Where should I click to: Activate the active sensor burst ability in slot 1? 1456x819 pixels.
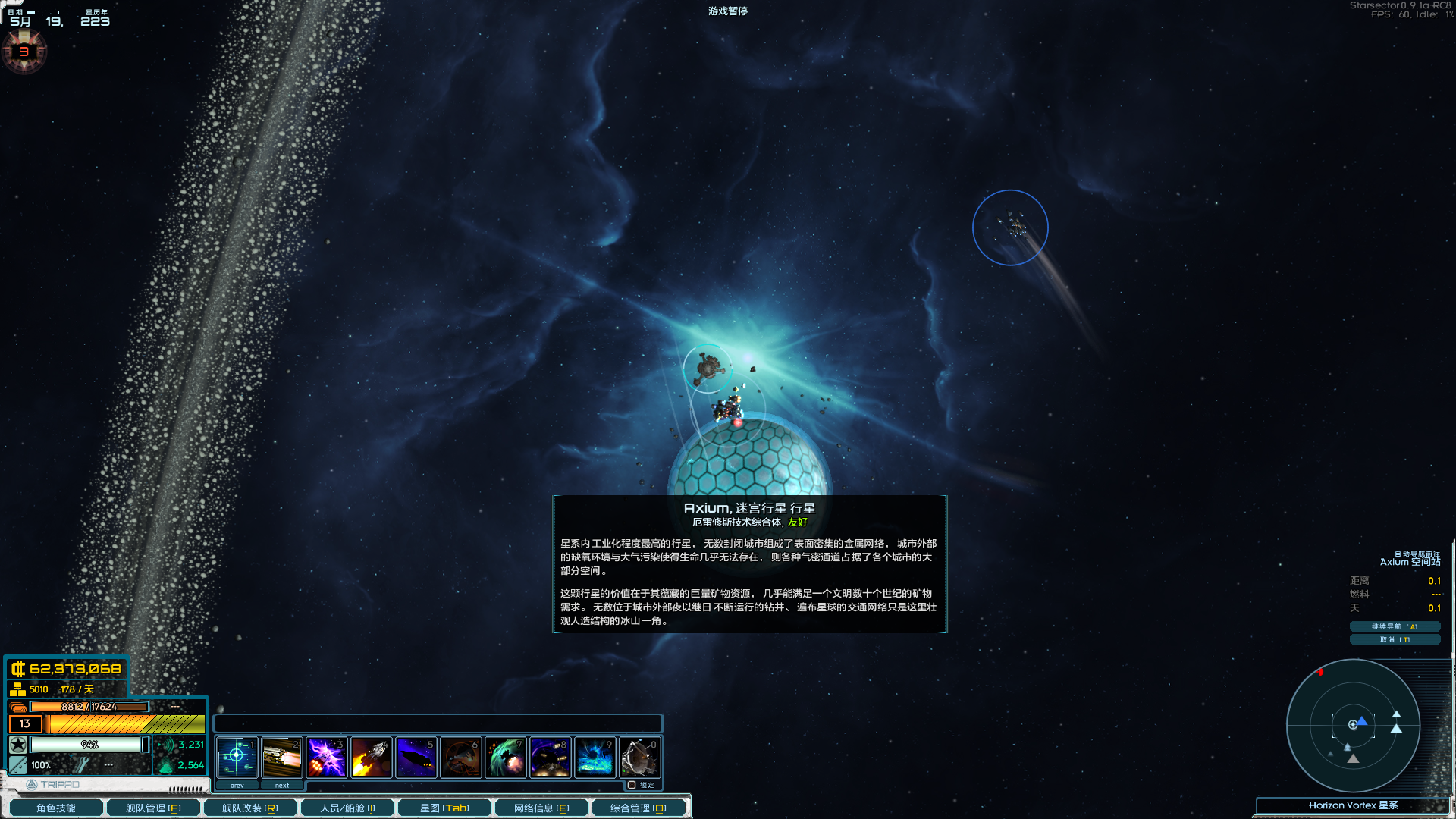coord(237,757)
